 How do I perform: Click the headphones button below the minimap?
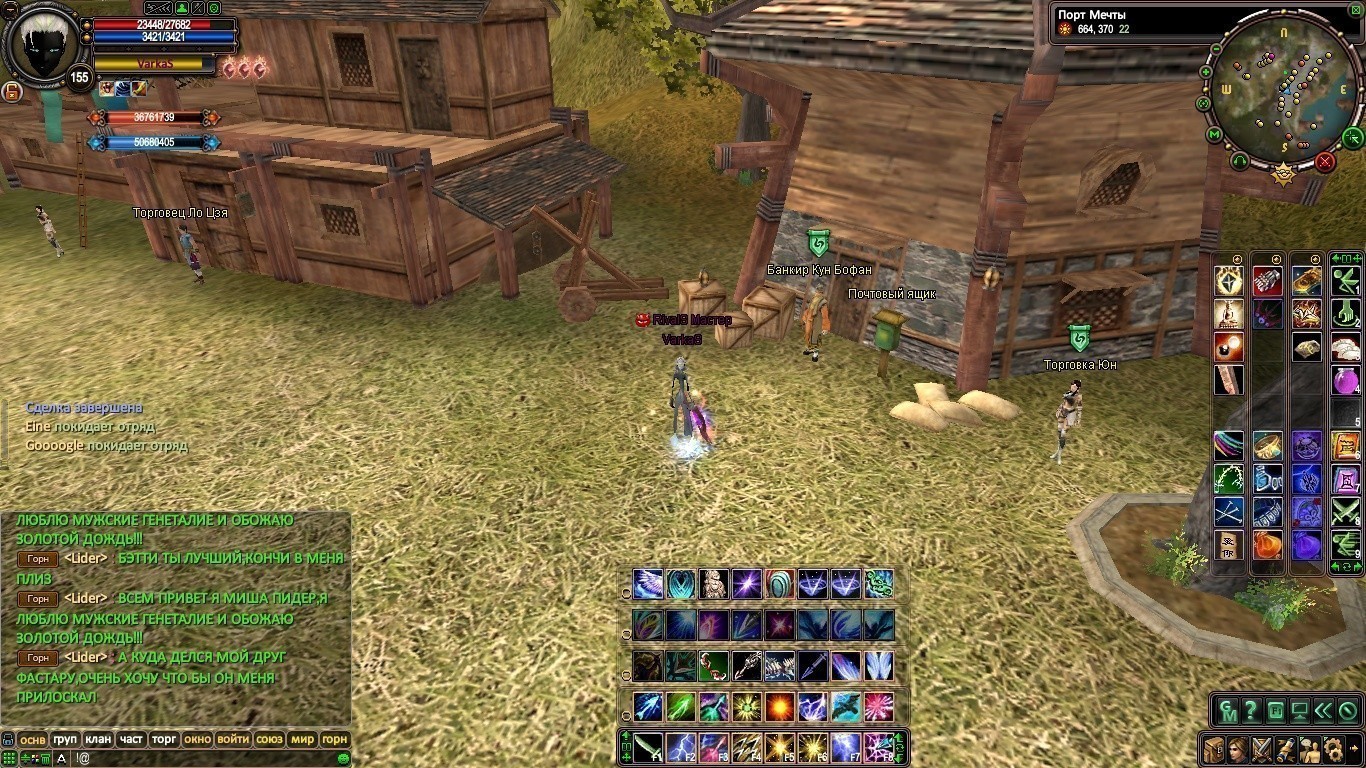point(1240,160)
